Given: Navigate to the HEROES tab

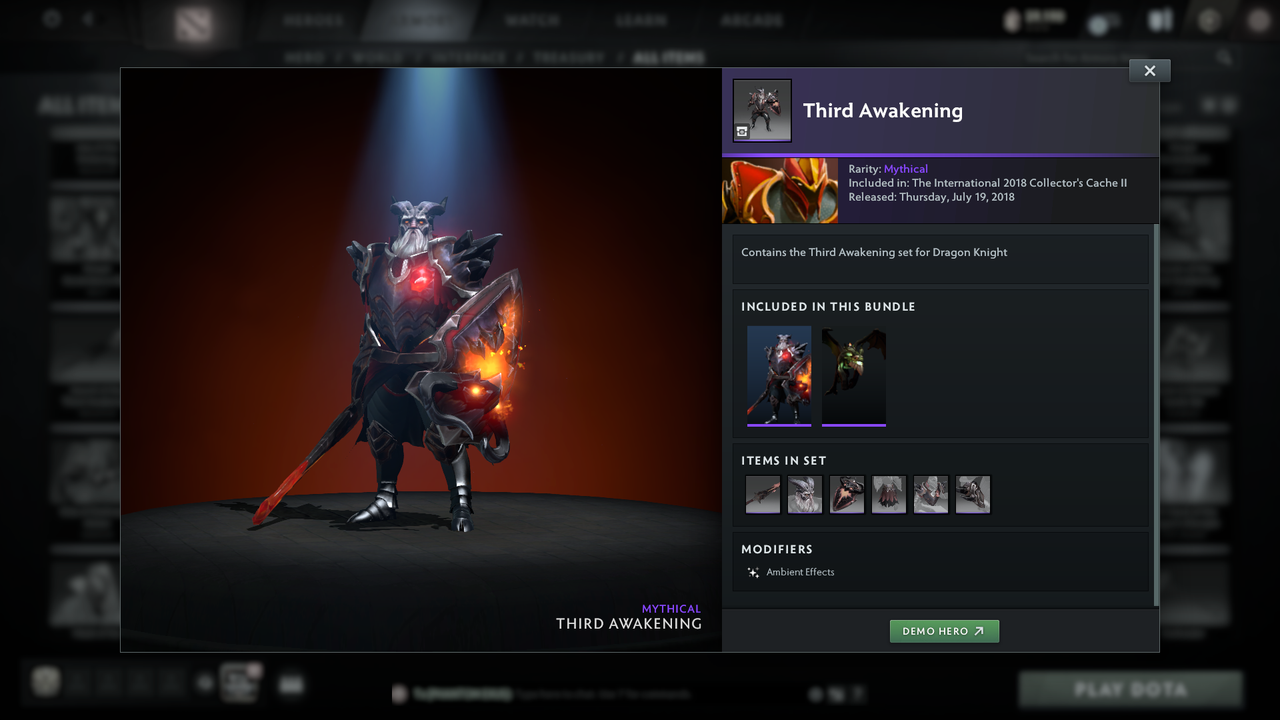Looking at the screenshot, I should (311, 18).
